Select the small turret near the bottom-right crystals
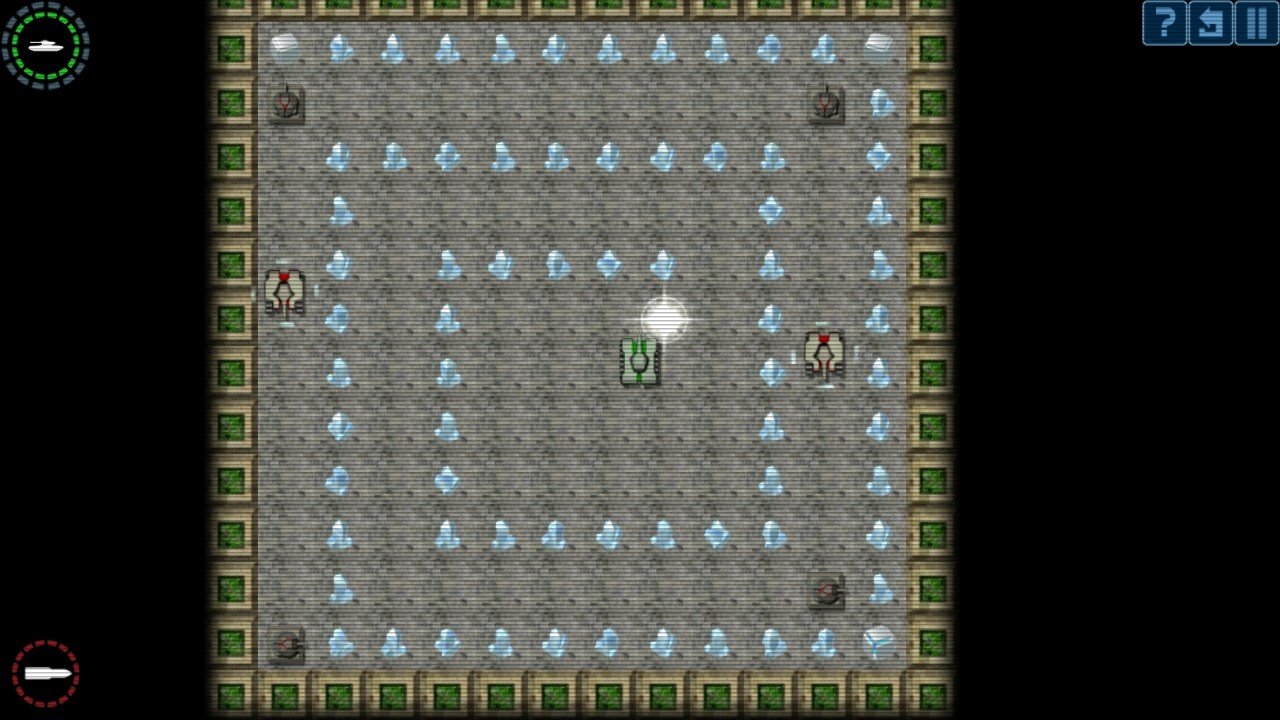This screenshot has height=720, width=1280. point(826,592)
